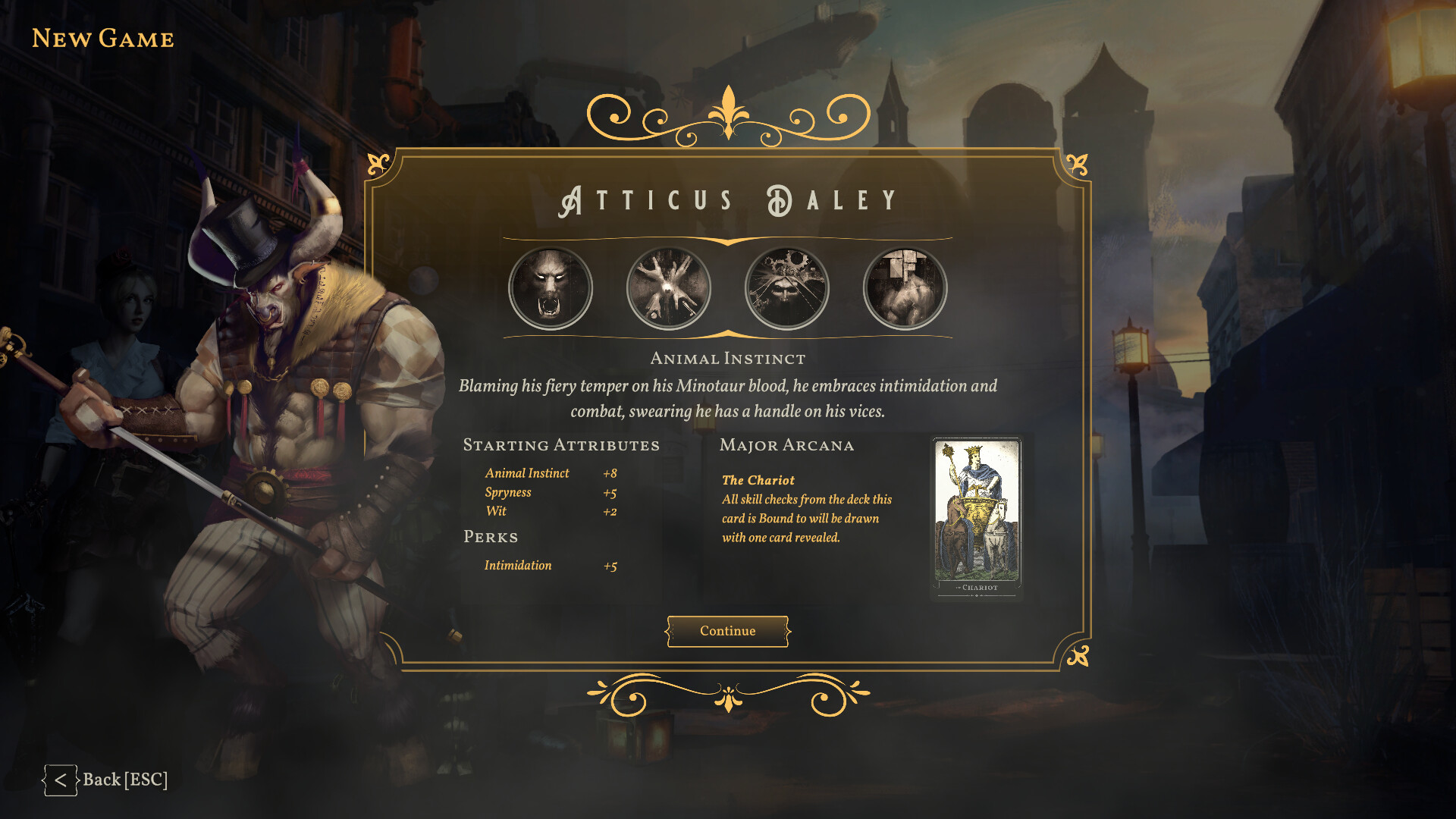The width and height of the screenshot is (1456, 819).
Task: Click the left-pointing chevron beside Back
Action: pyautogui.click(x=61, y=779)
